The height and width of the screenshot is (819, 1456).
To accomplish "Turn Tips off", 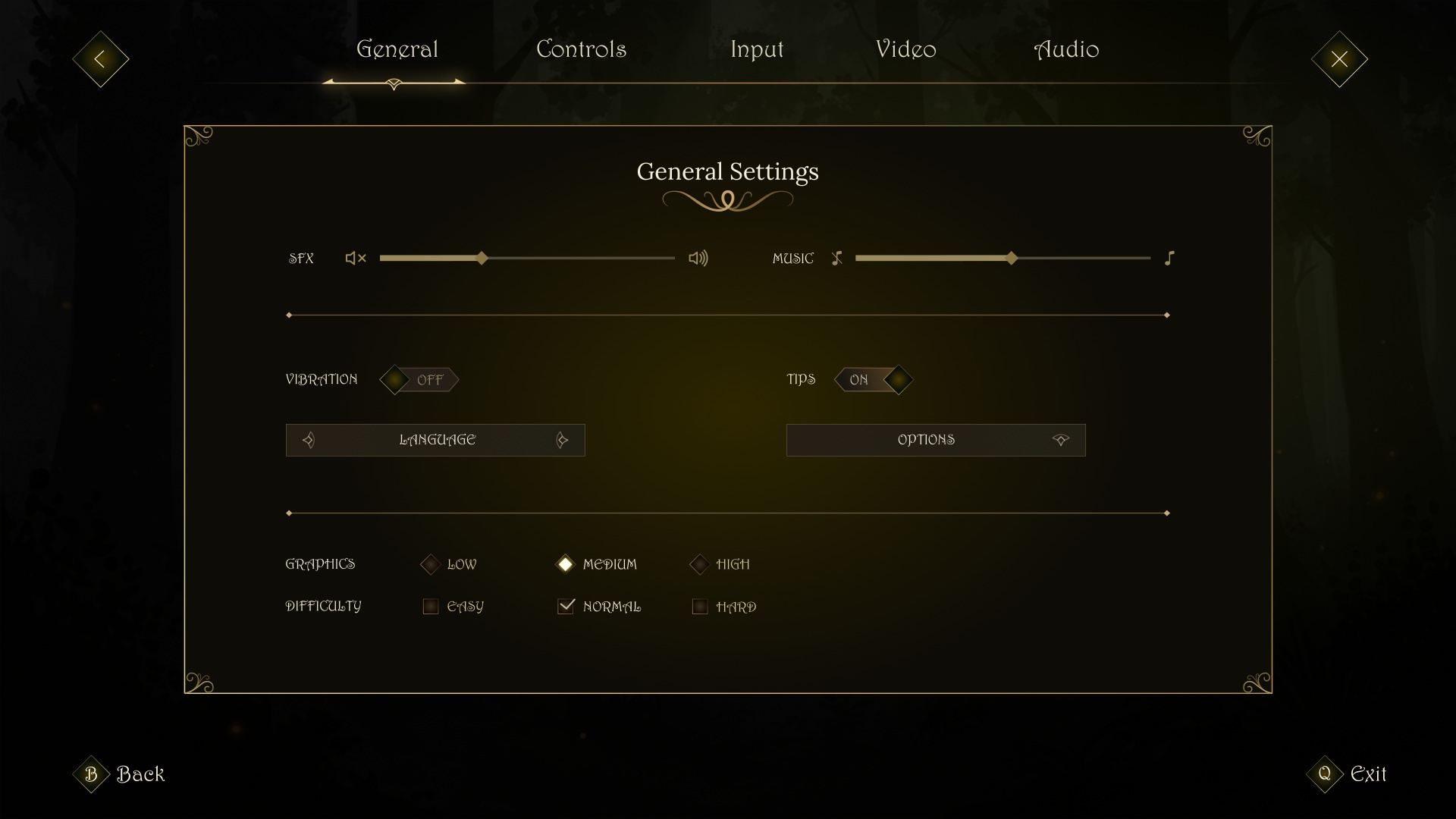I will tap(874, 380).
